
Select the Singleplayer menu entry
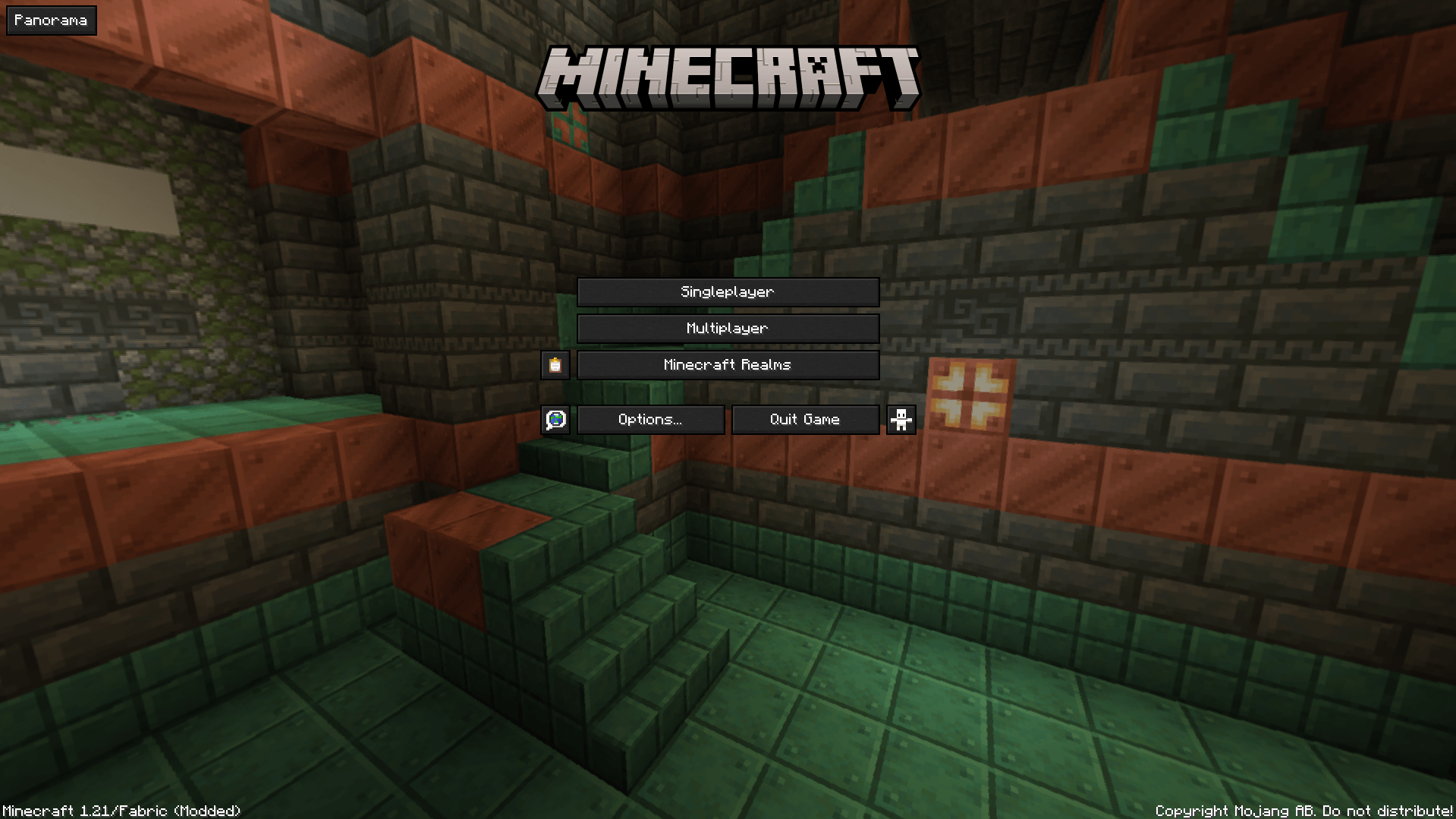727,291
